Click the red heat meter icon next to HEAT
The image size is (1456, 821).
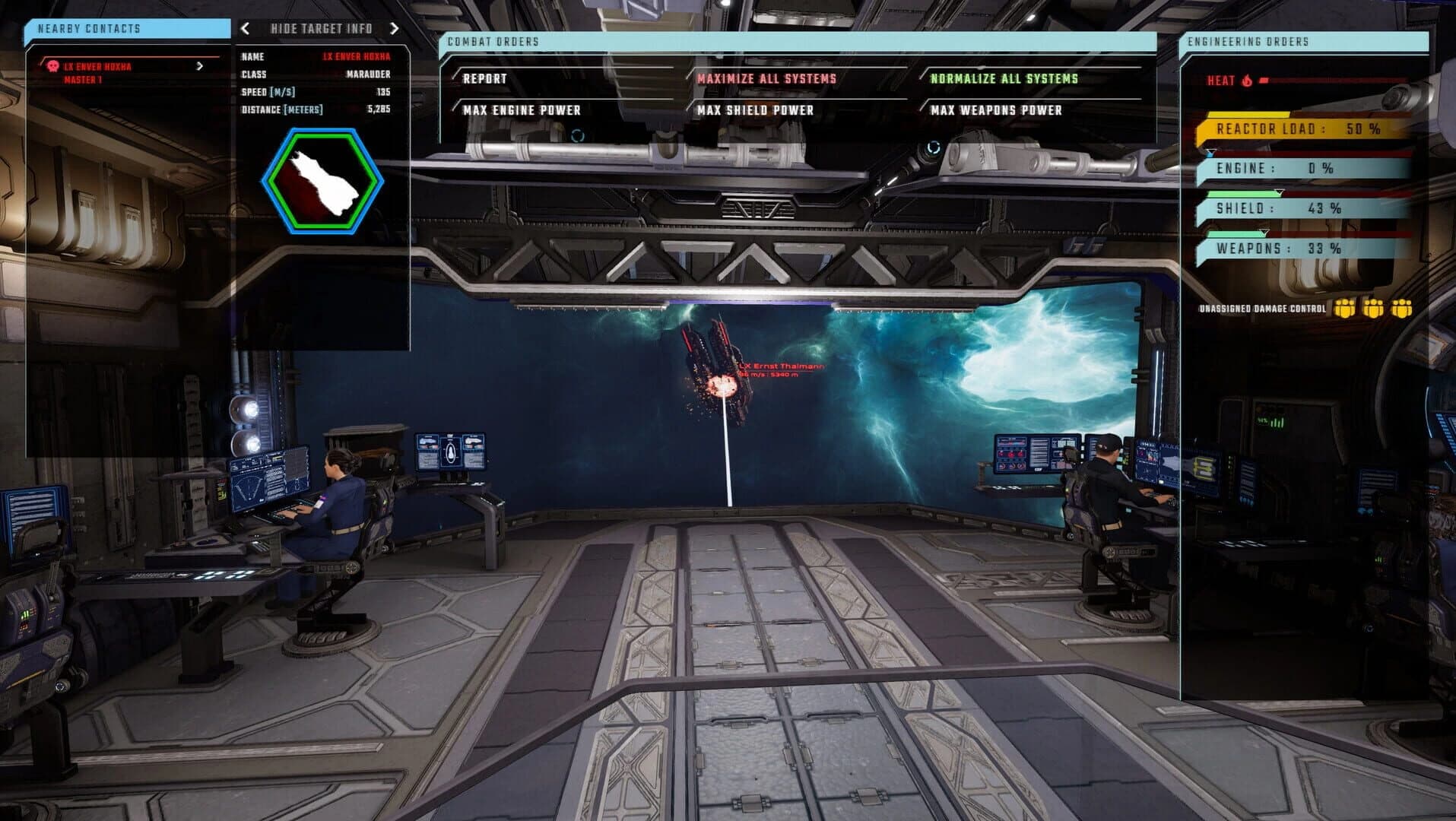click(x=1264, y=81)
